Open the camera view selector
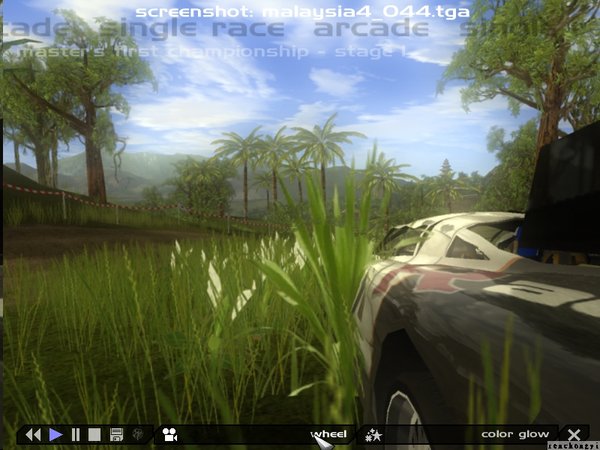Viewport: 600px width, 450px height. pyautogui.click(x=169, y=435)
